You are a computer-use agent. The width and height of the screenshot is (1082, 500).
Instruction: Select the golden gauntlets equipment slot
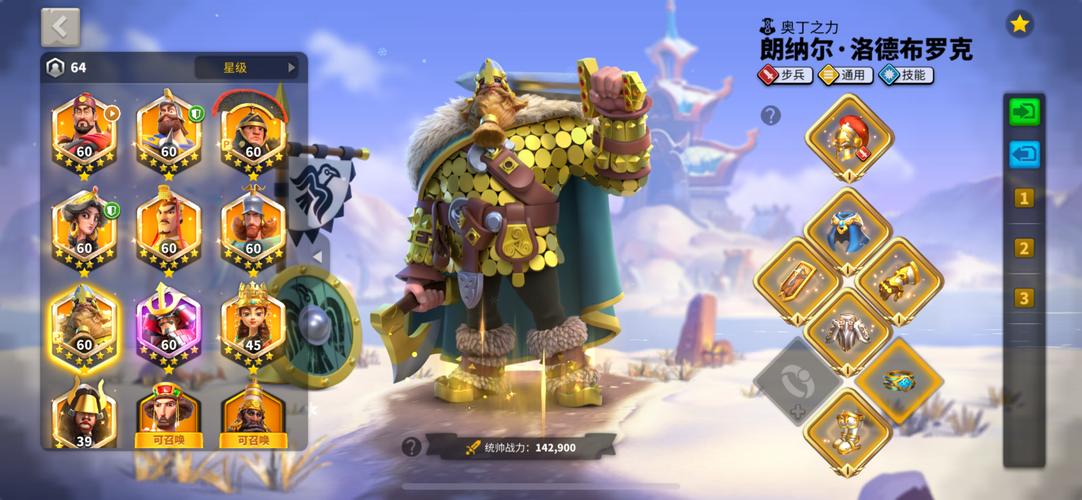[x=899, y=281]
